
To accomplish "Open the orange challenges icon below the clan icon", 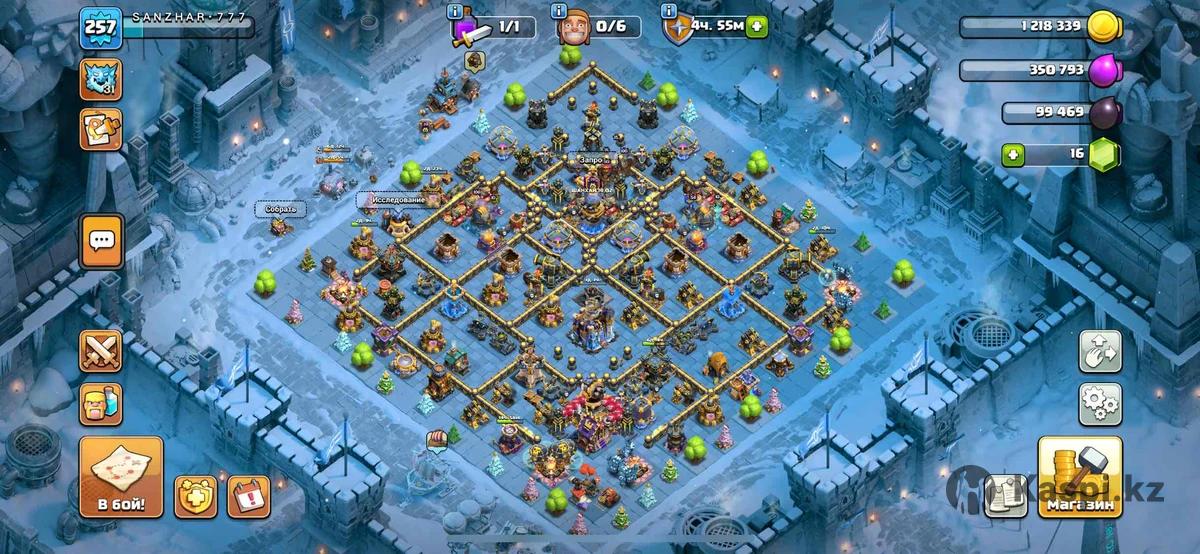I will (101, 130).
